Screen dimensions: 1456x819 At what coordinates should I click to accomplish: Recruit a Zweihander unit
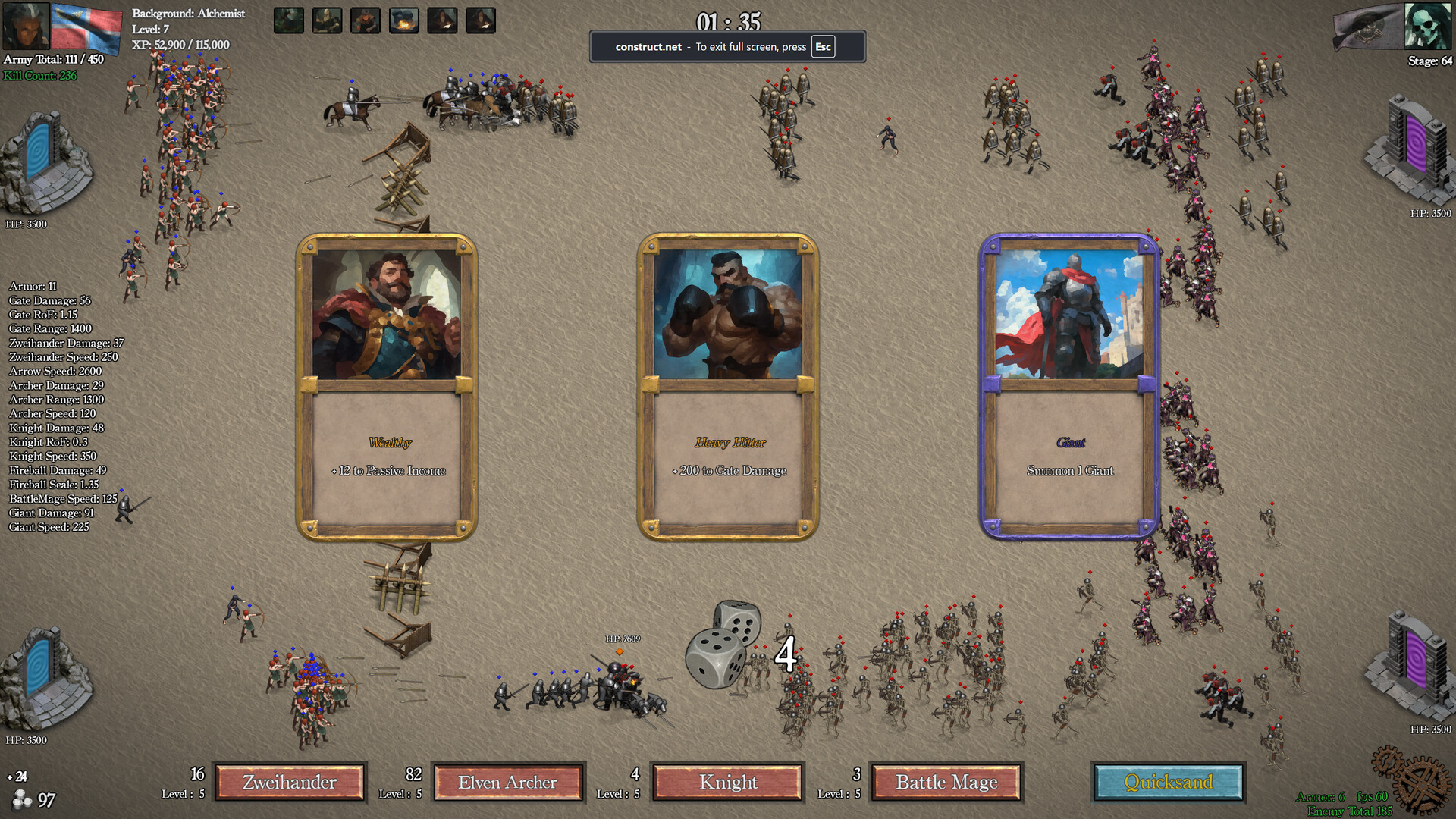[290, 782]
